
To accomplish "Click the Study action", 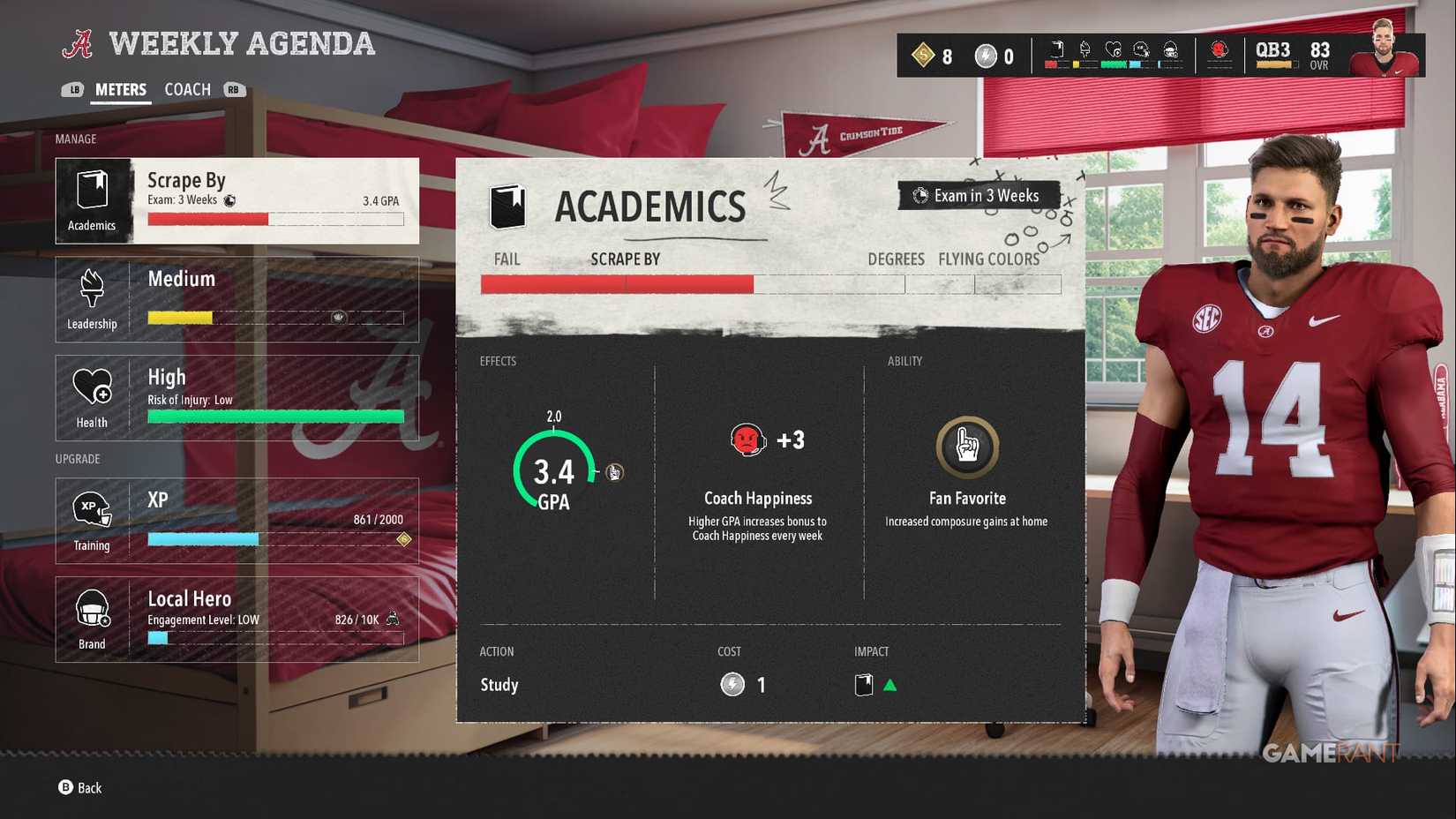I will pyautogui.click(x=499, y=685).
